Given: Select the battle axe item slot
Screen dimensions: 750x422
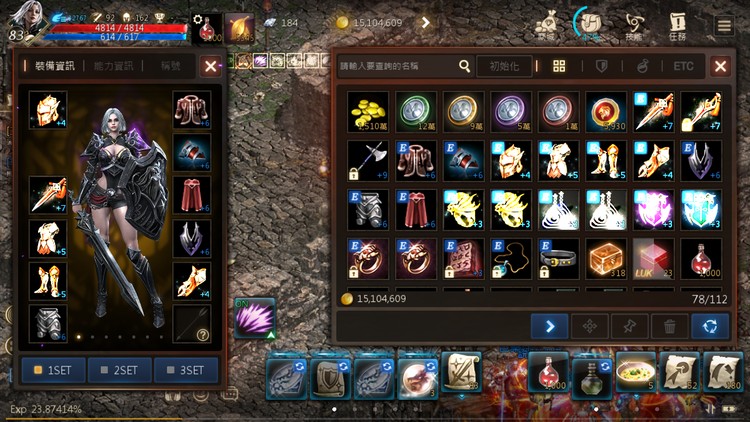Looking at the screenshot, I should point(368,161).
